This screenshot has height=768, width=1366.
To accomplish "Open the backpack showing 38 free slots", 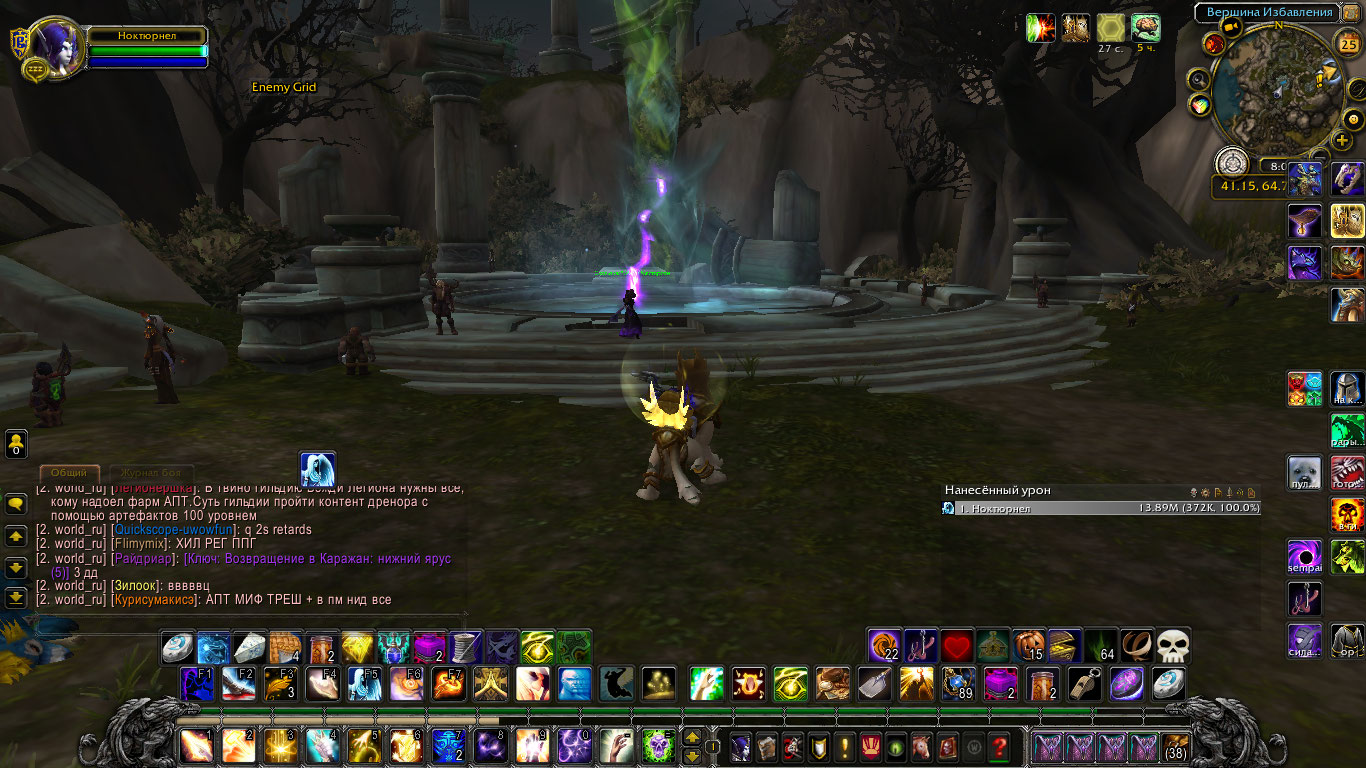I will (1176, 746).
